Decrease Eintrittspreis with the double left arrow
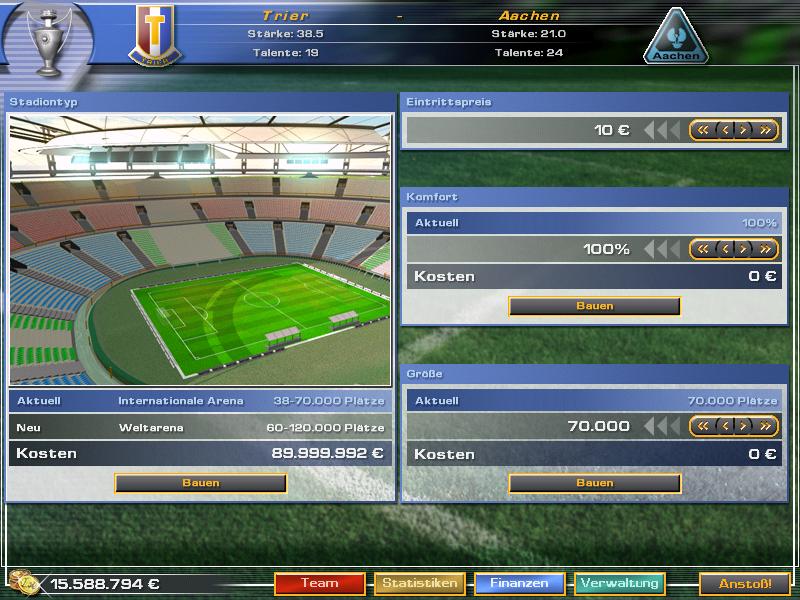 coord(703,130)
